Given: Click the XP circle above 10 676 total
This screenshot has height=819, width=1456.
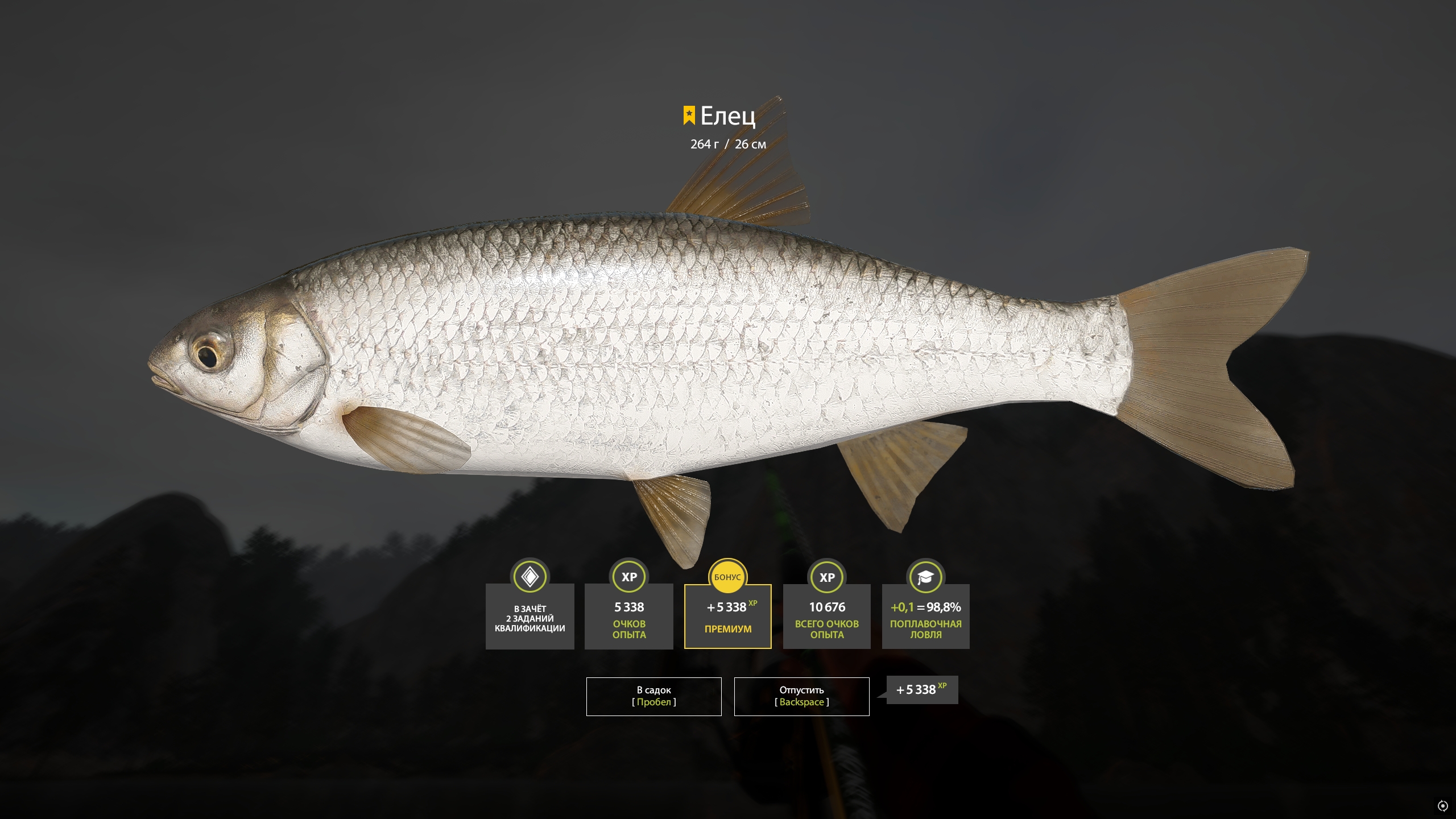Looking at the screenshot, I should 827,577.
